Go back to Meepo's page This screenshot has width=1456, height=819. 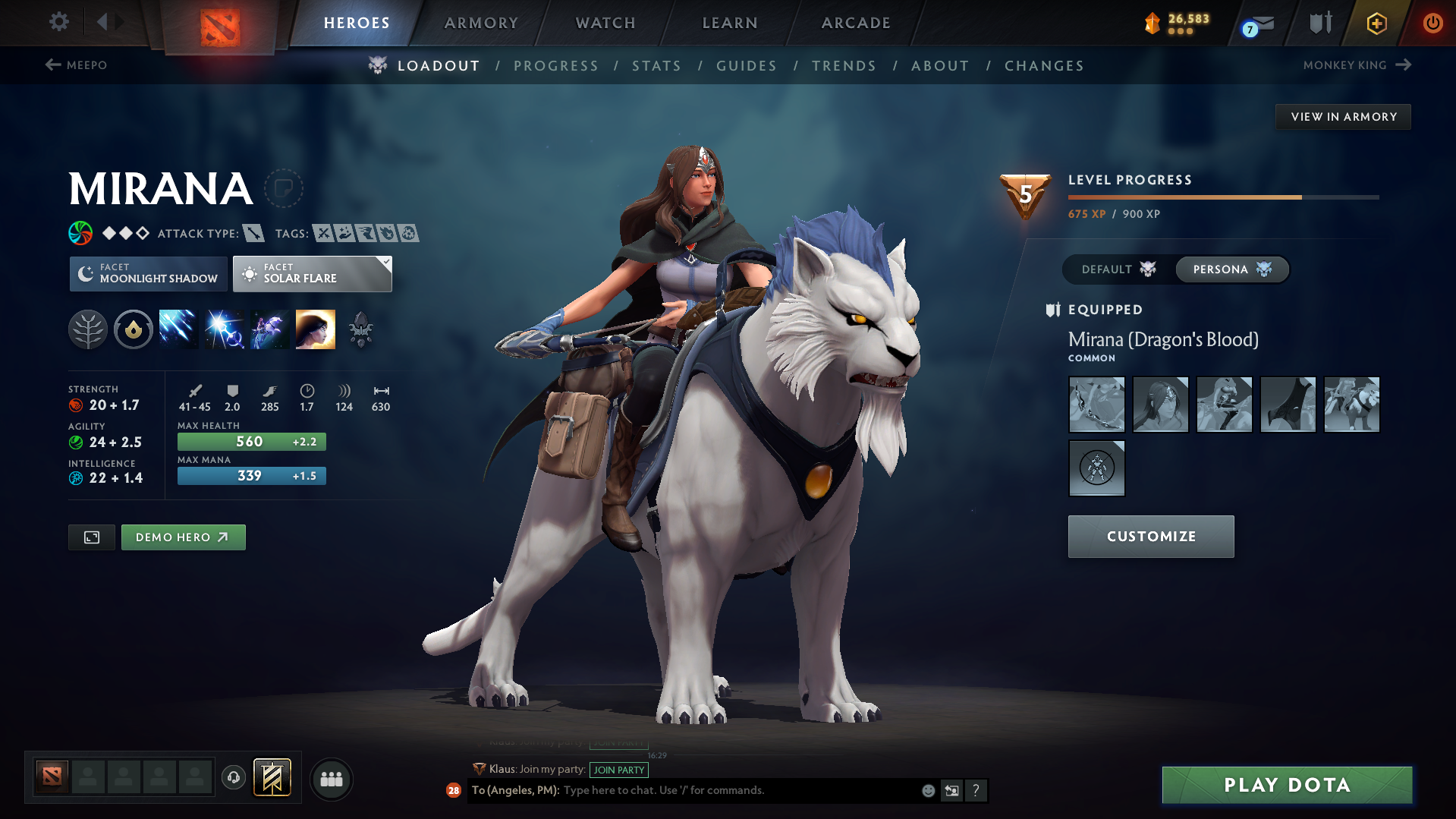click(x=78, y=65)
